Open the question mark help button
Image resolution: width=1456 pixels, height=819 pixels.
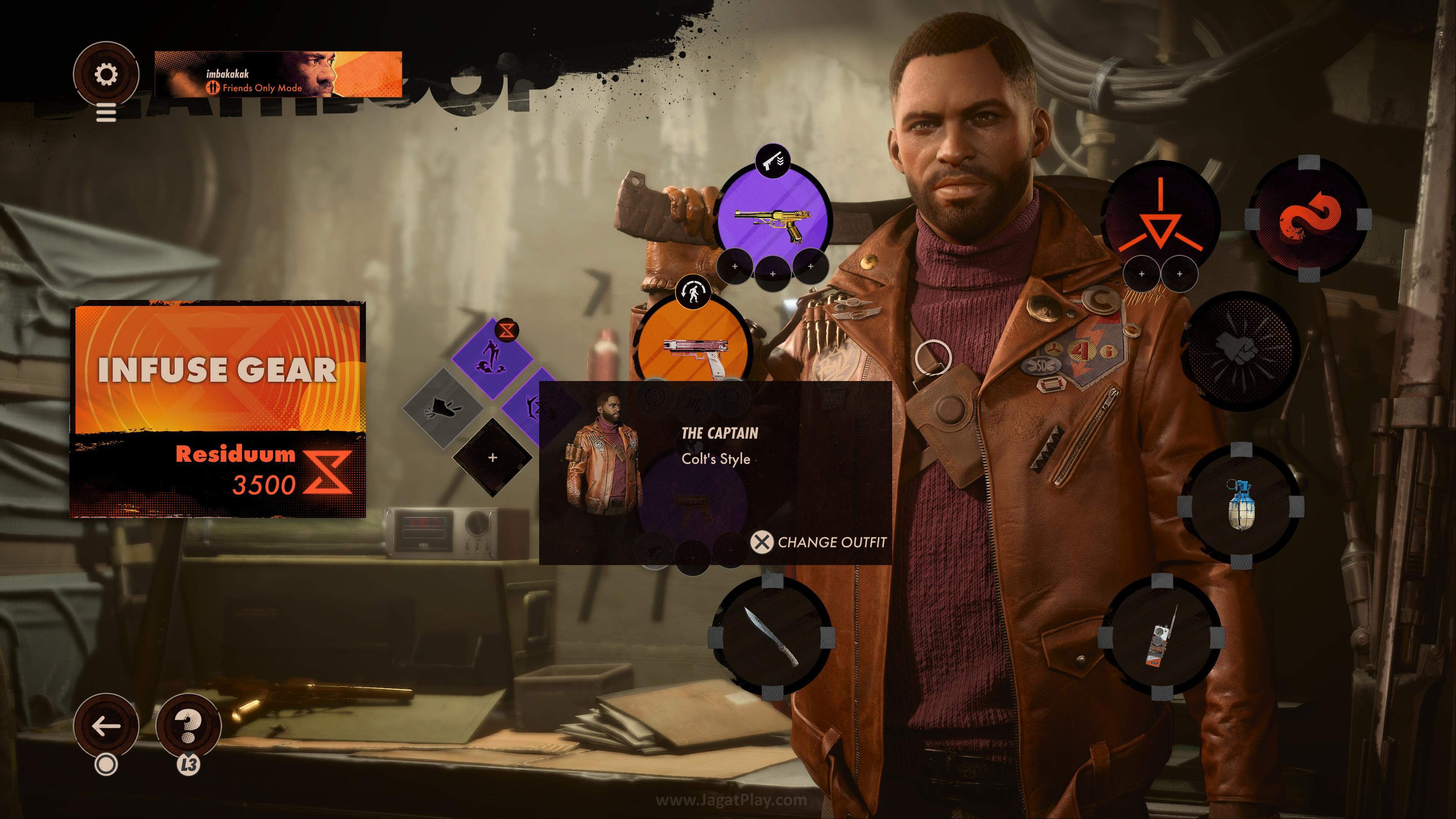point(188,726)
